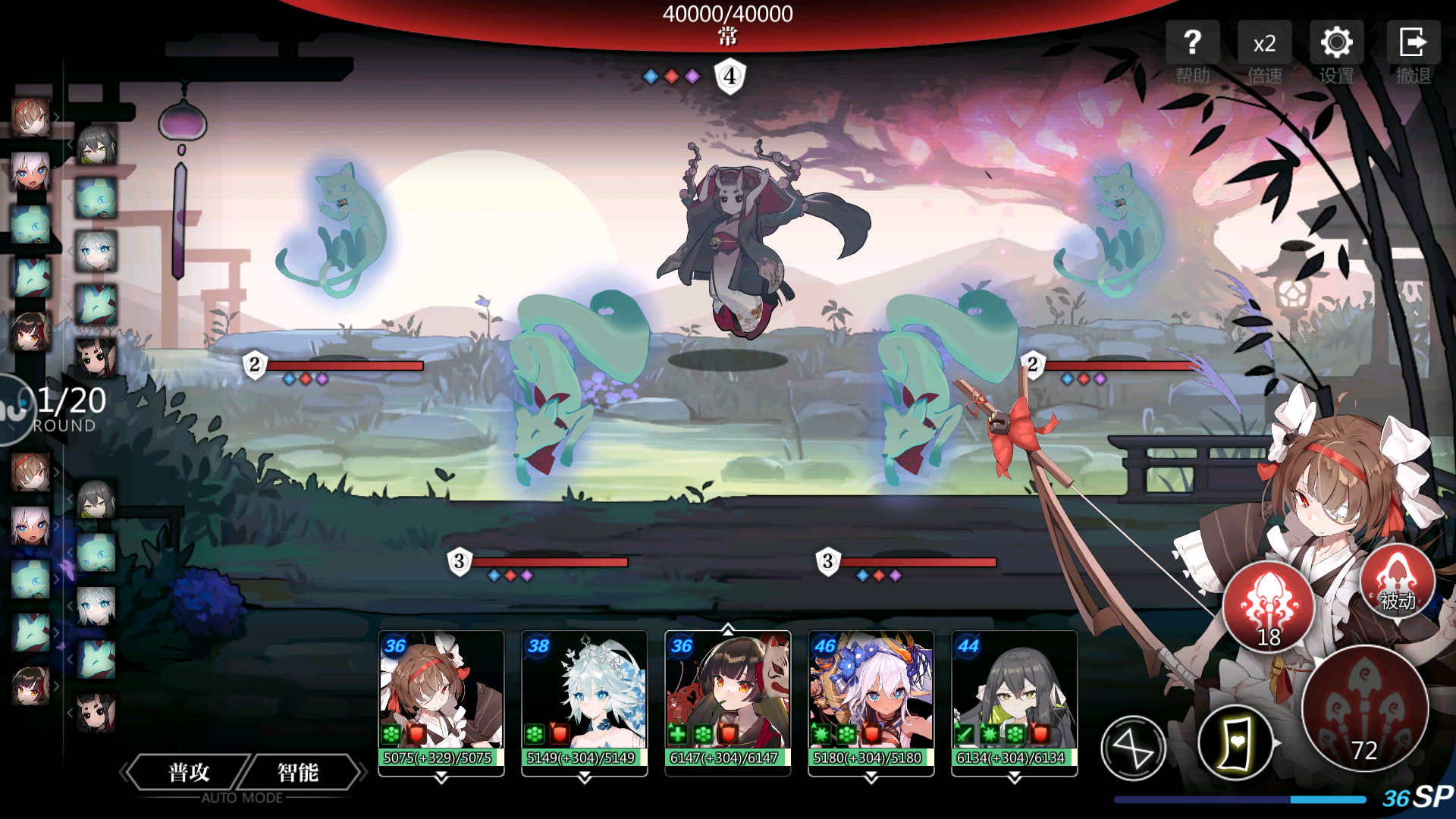
Task: Click the glowing heart card button
Action: pos(1235,743)
